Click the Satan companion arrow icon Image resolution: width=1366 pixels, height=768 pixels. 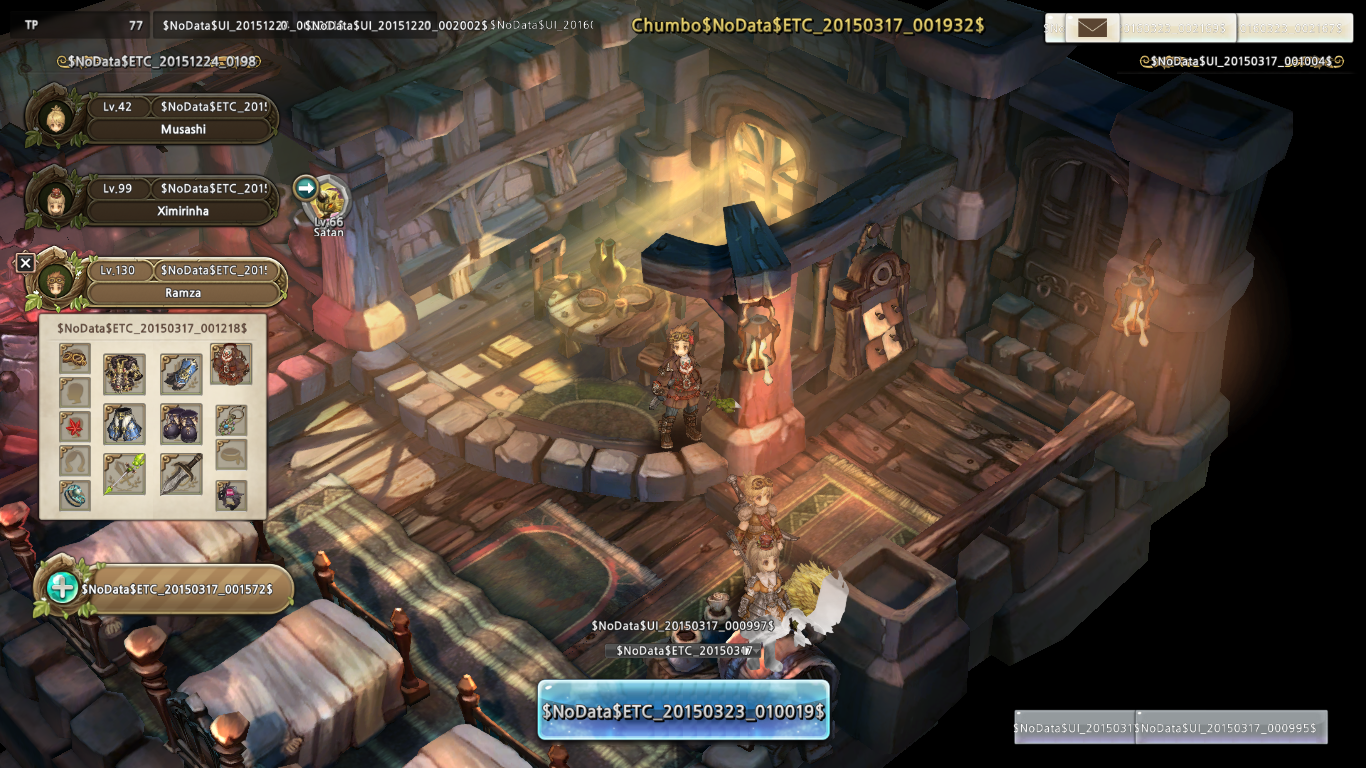tap(306, 187)
